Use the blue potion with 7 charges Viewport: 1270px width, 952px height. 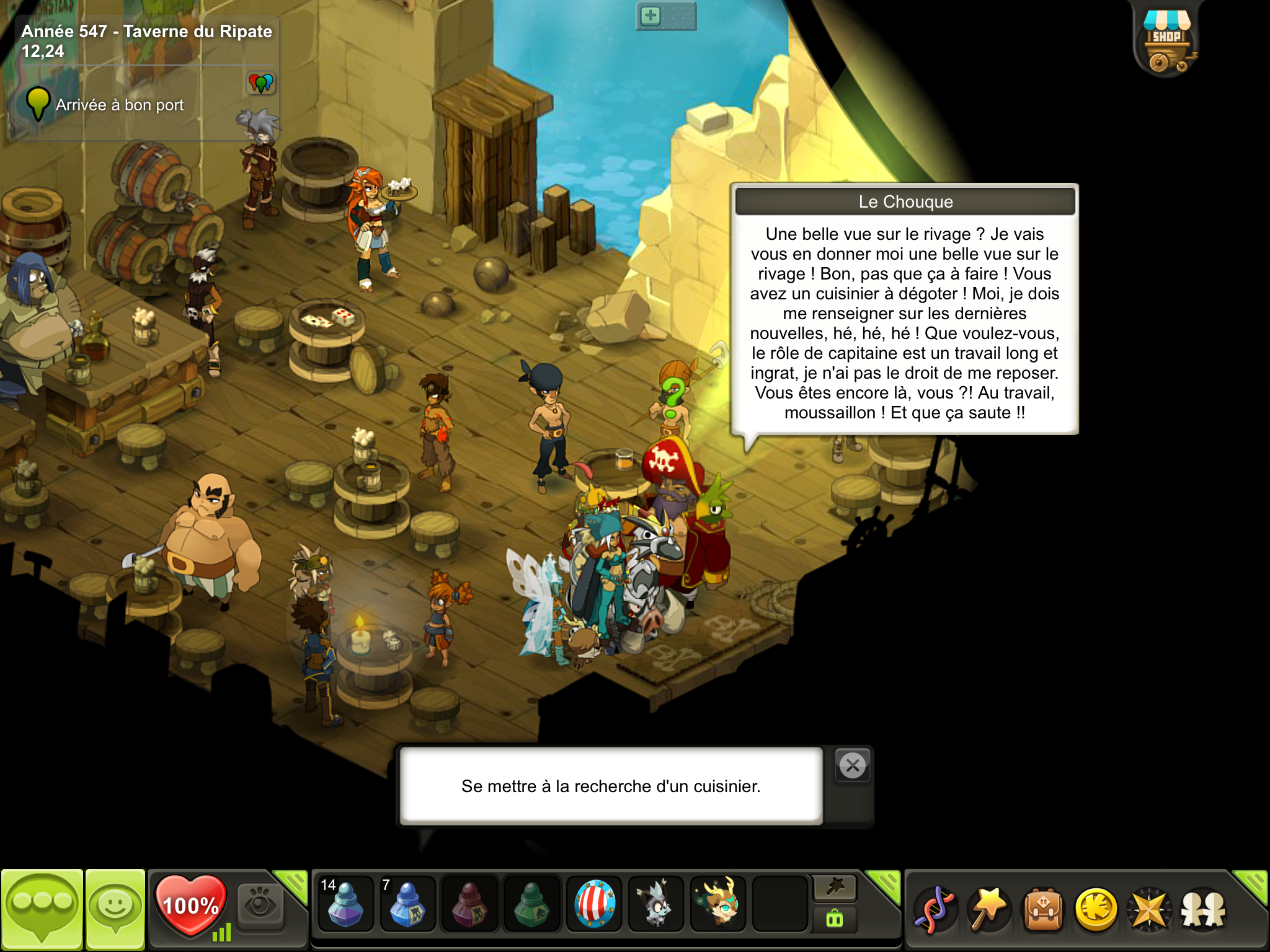coord(407,905)
